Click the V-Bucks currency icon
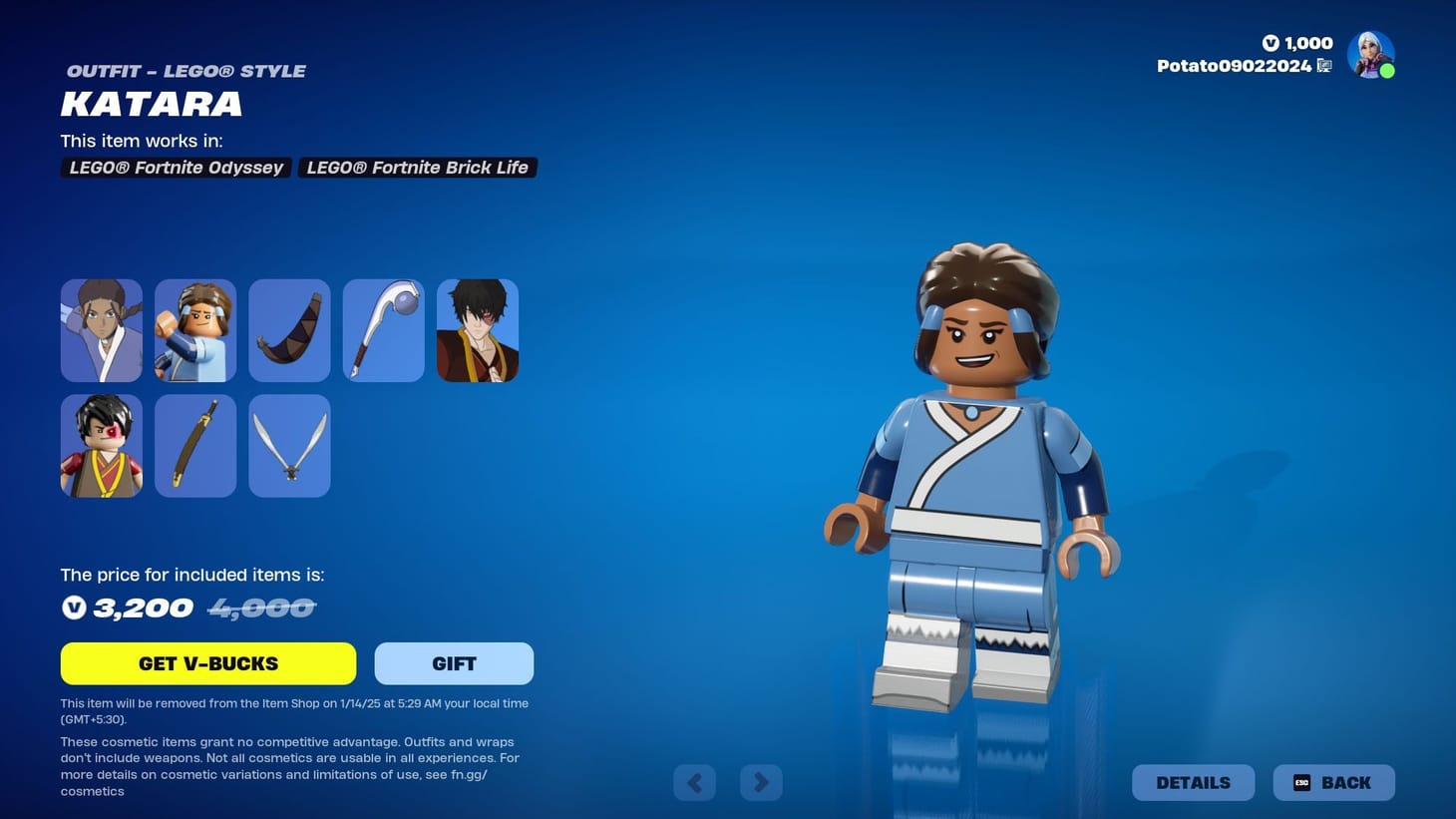Viewport: 1456px width, 819px height. (1271, 43)
